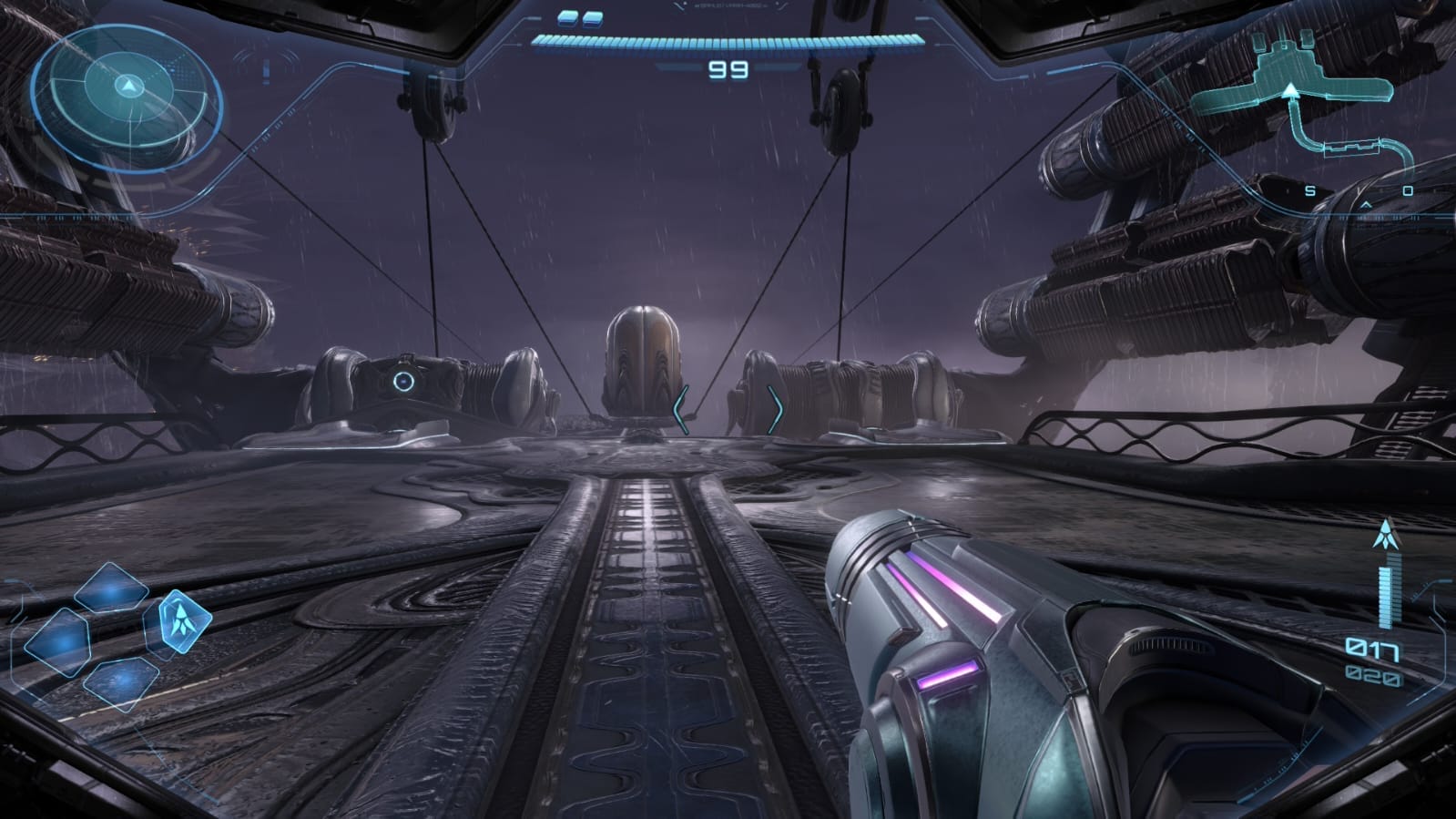Viewport: 1456px width, 819px height.
Task: Click the S compass marker below the minimap
Action: [1310, 189]
